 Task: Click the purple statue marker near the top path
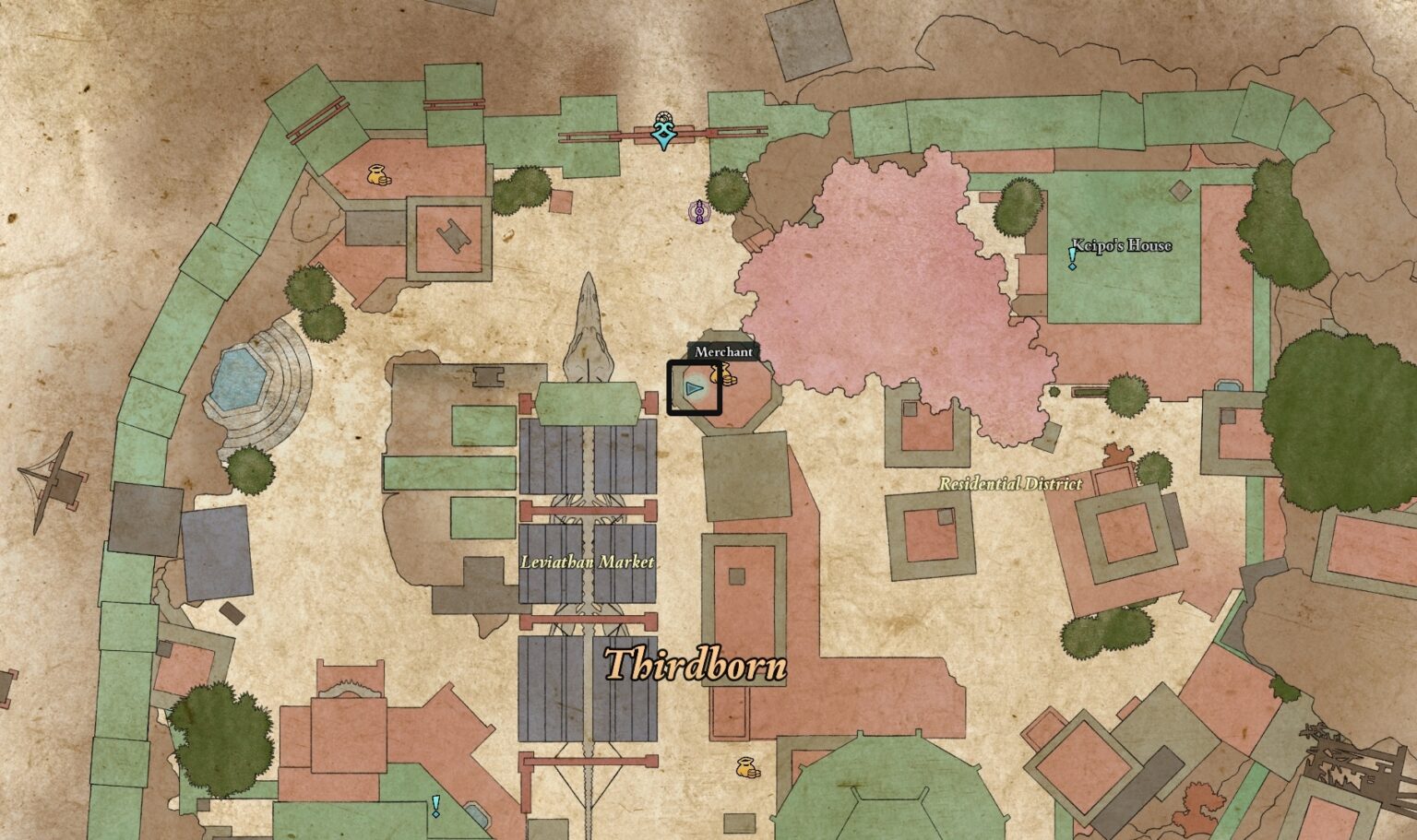click(x=698, y=210)
